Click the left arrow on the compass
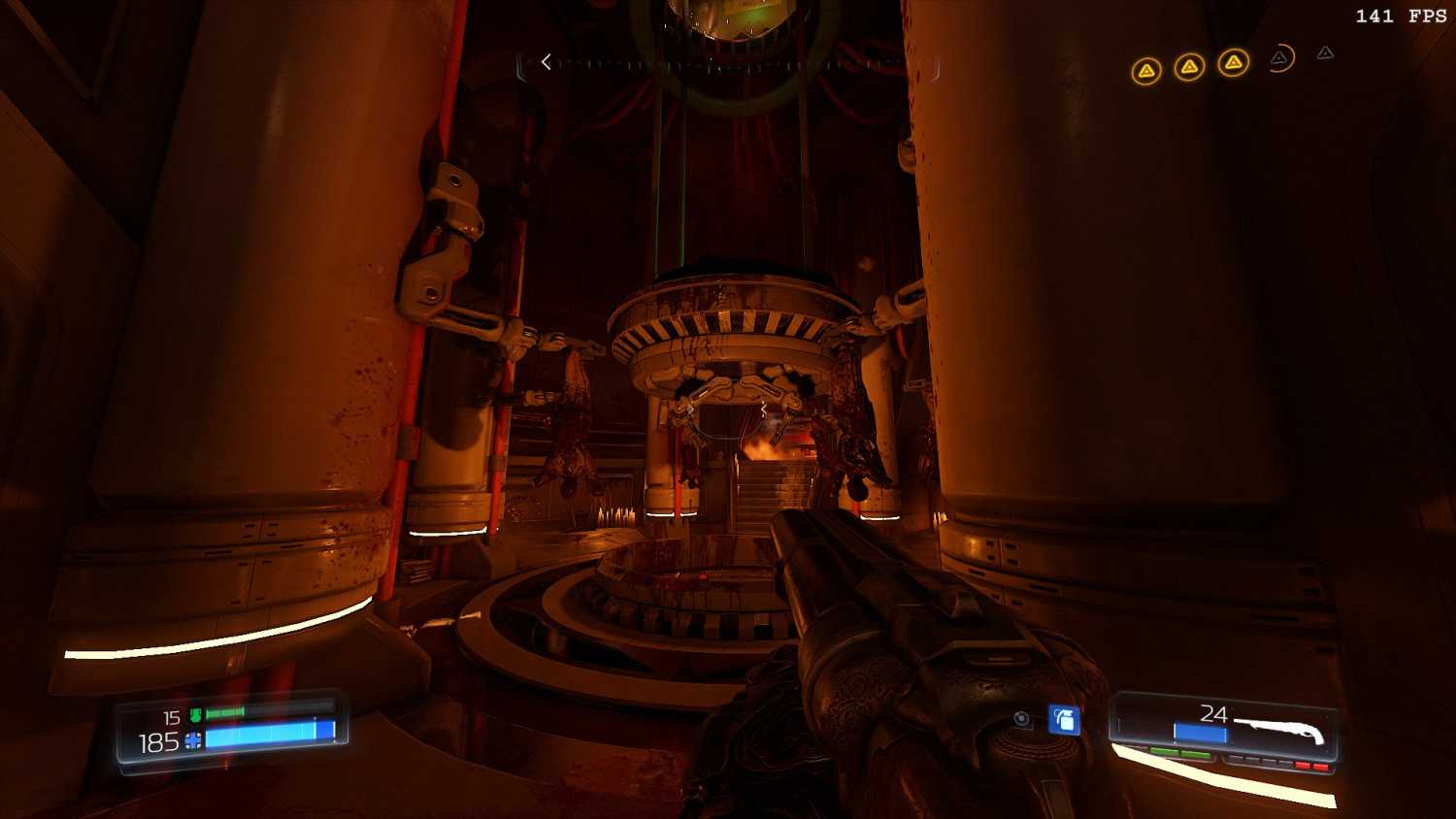1456x819 pixels. 546,62
